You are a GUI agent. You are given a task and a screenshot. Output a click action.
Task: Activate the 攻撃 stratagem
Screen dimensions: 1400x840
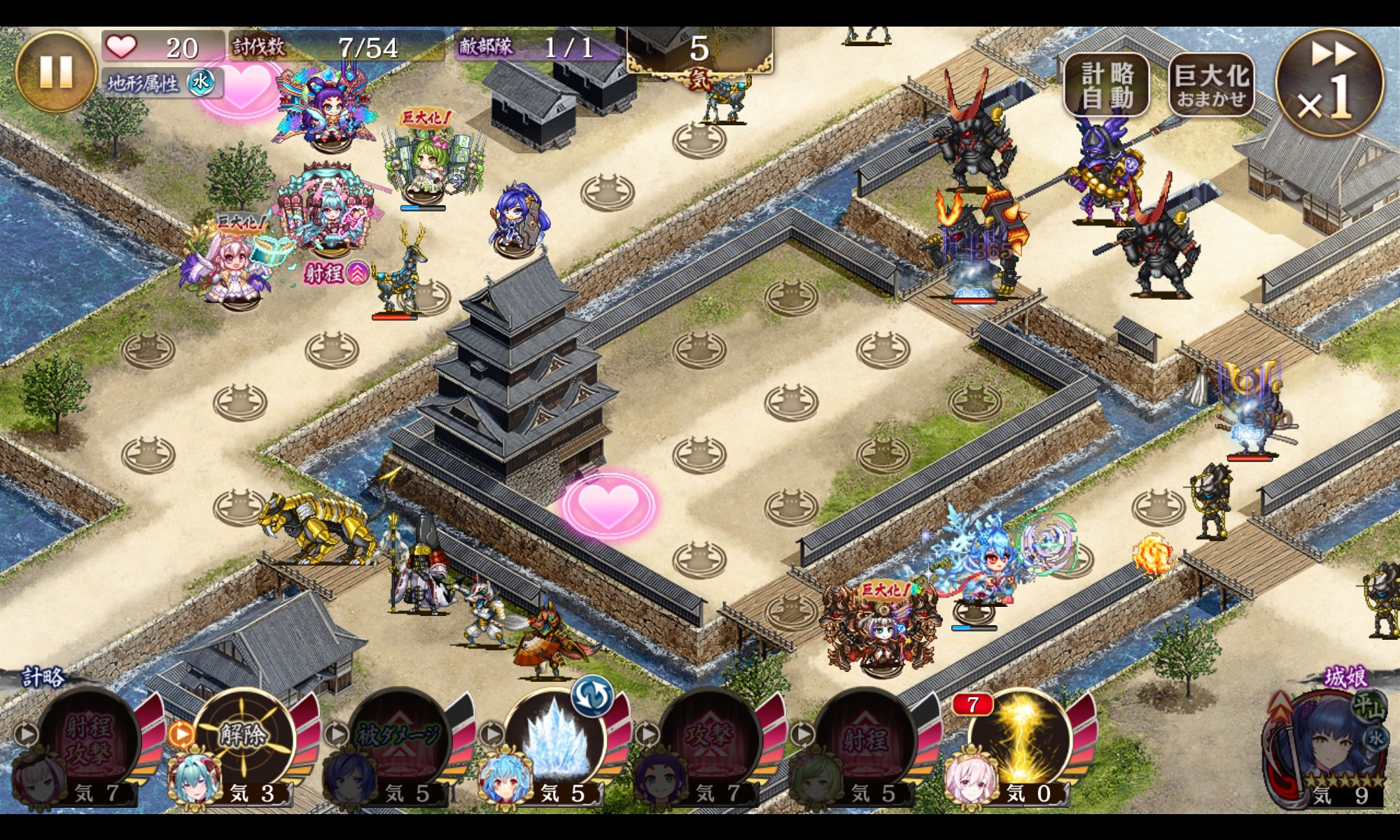tap(709, 738)
